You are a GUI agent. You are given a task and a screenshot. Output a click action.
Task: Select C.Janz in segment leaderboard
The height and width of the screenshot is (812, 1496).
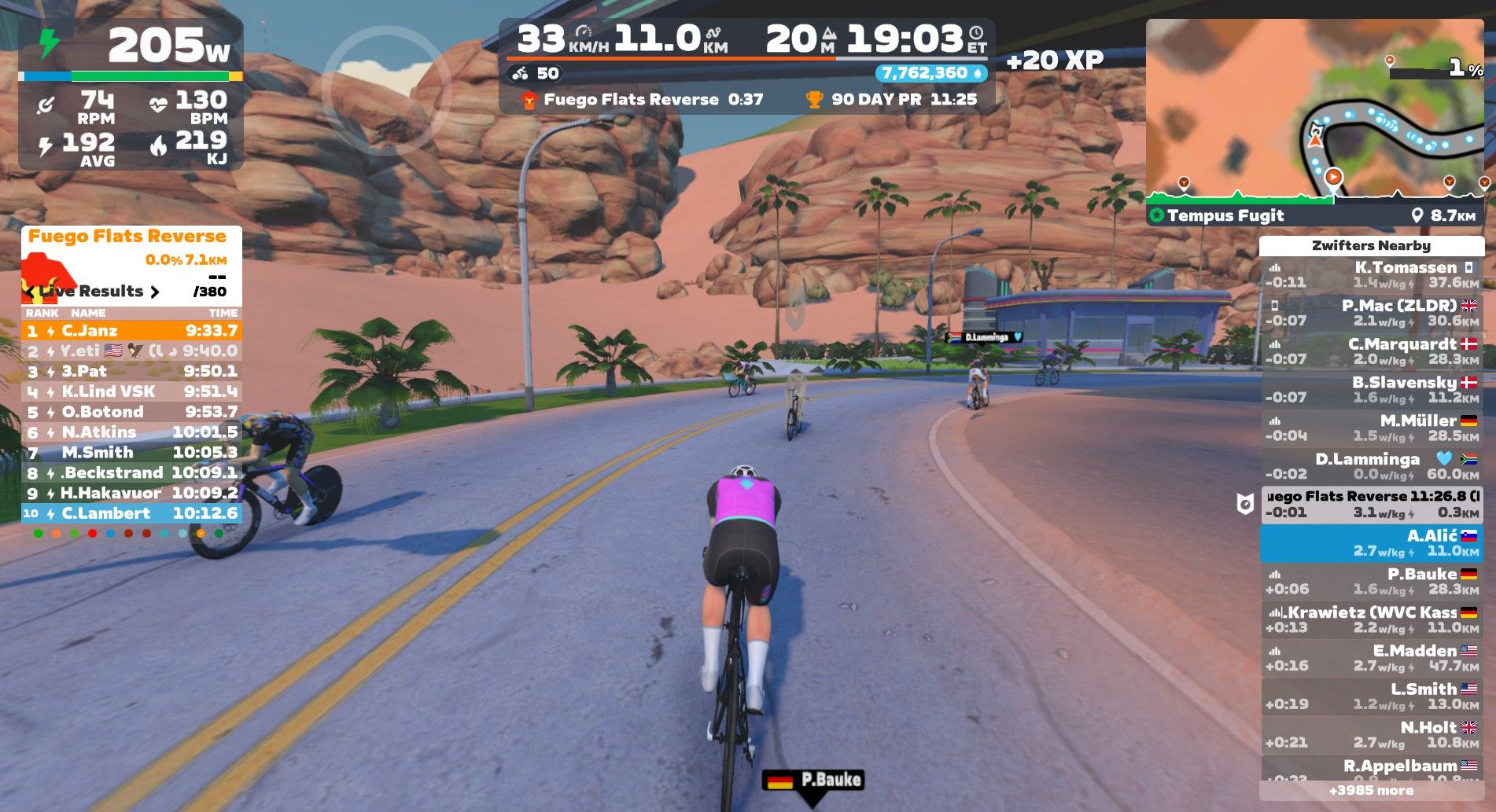coord(131,331)
